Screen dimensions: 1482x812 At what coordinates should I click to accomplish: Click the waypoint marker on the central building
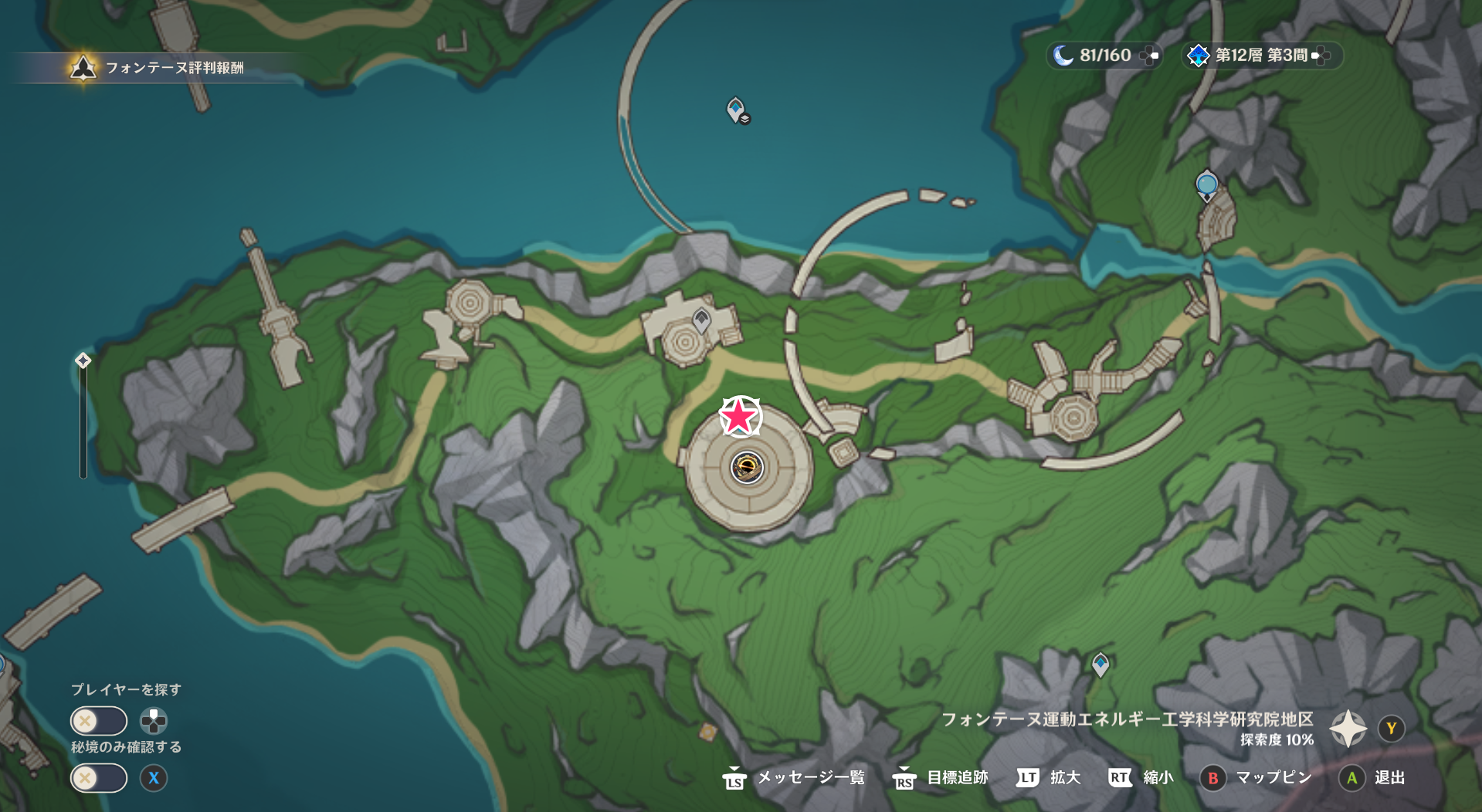point(700,321)
